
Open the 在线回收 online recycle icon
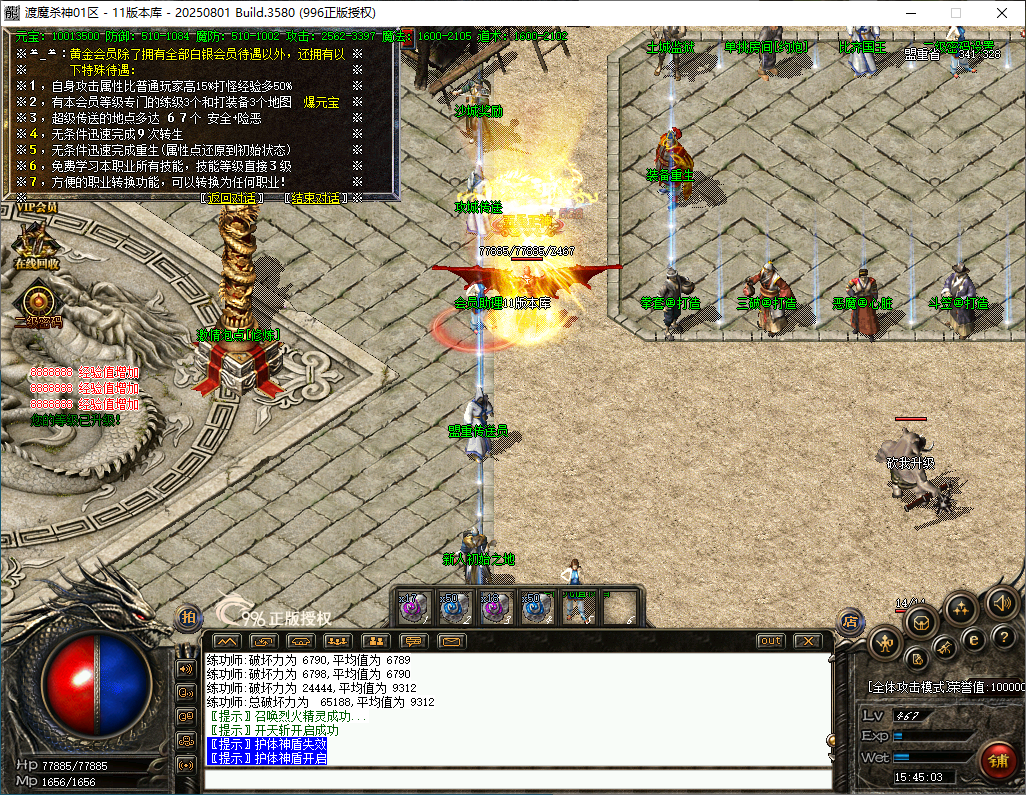click(x=36, y=245)
